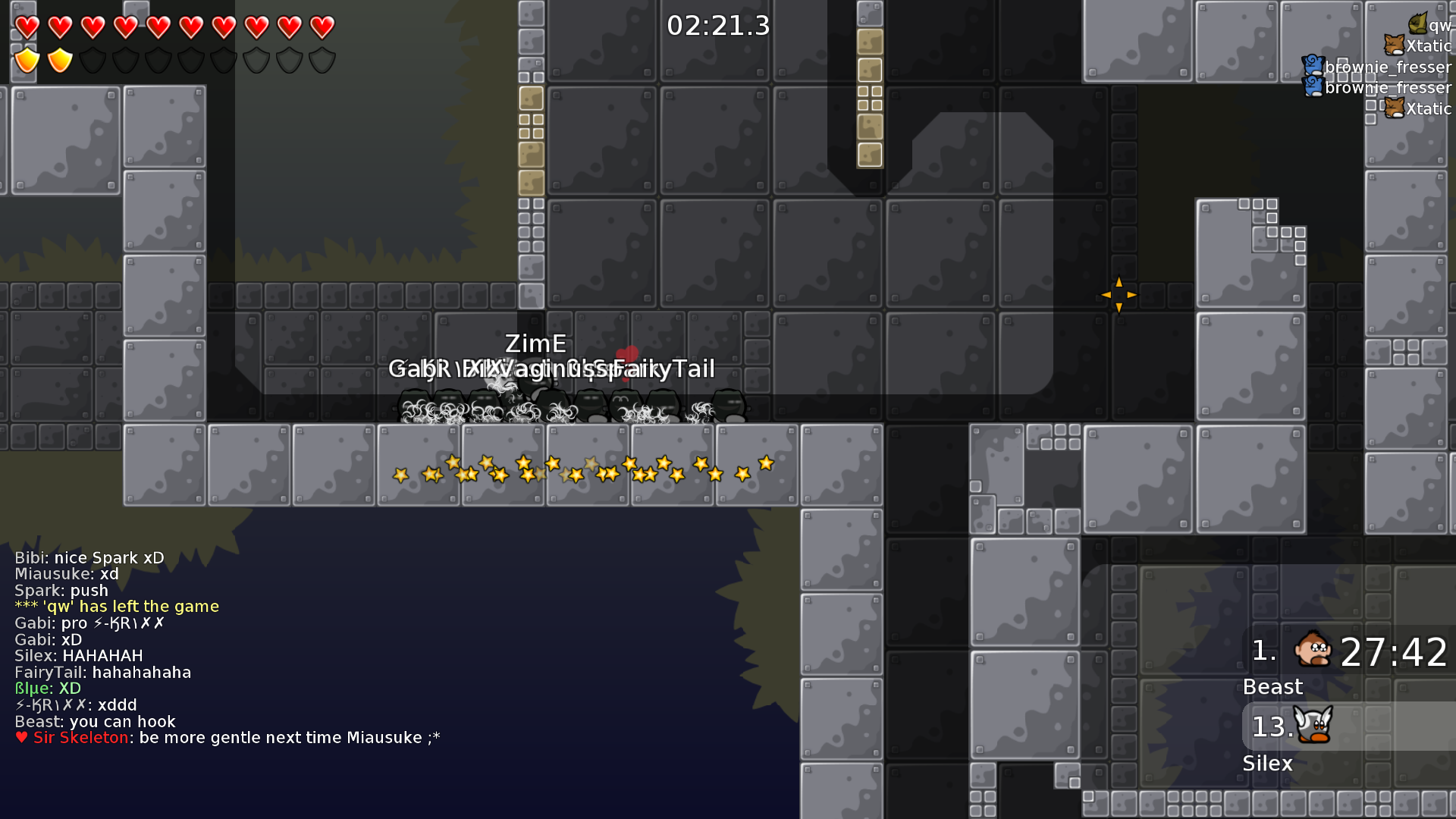Click Sir Skeleton's chat message
The width and height of the screenshot is (1456, 819).
pyautogui.click(x=227, y=738)
